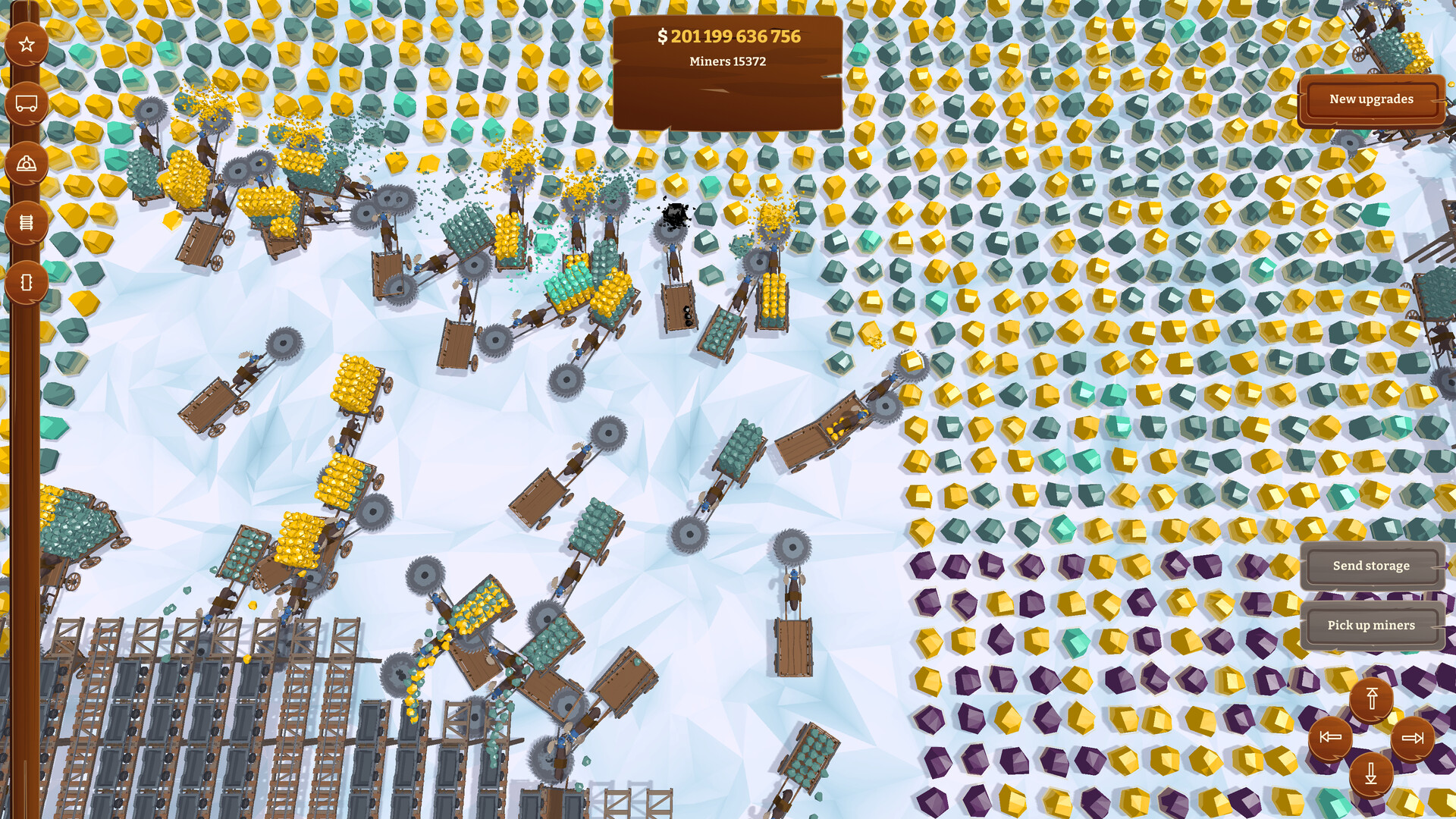
Task: Click the money total display panel
Action: click(x=730, y=35)
